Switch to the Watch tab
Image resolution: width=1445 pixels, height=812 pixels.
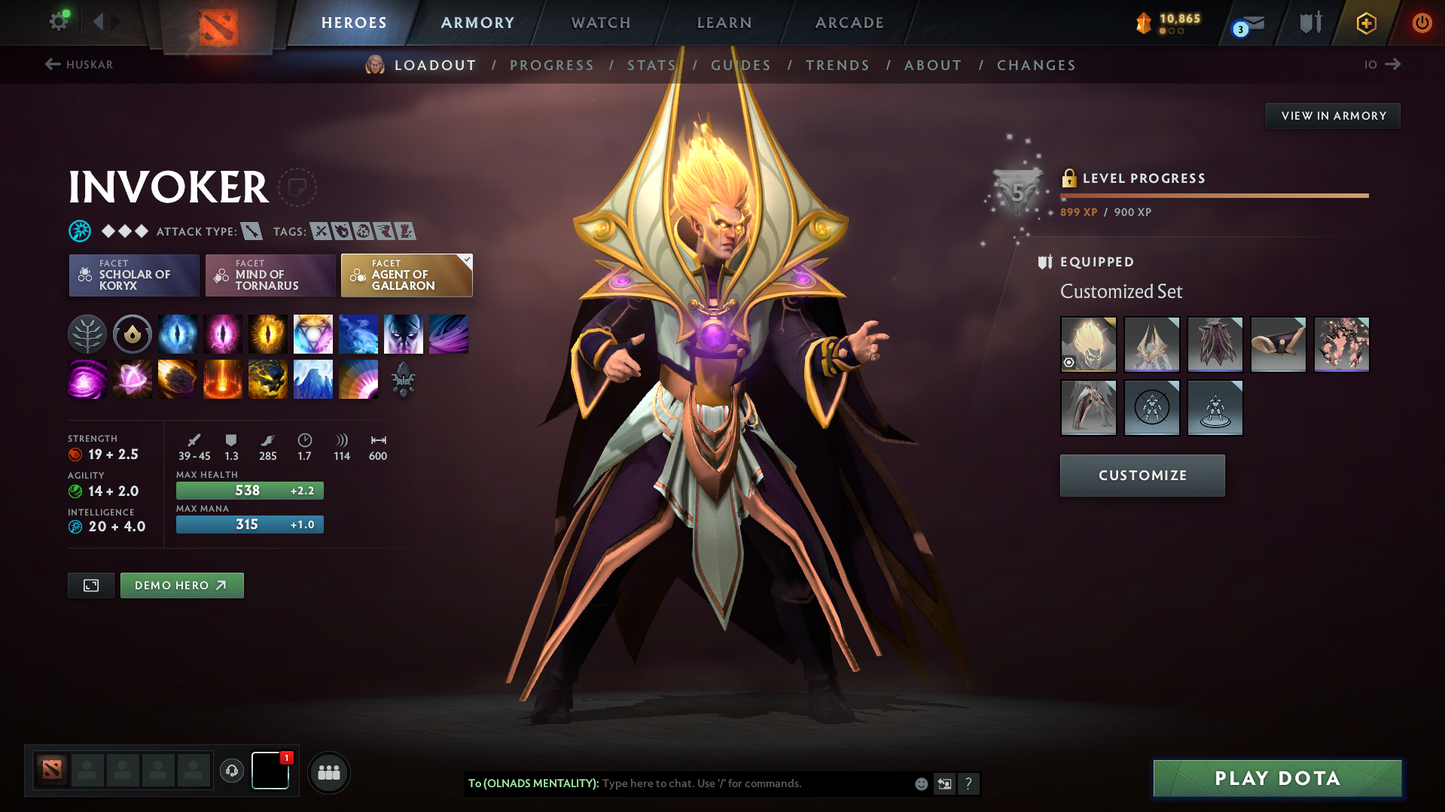tap(600, 23)
